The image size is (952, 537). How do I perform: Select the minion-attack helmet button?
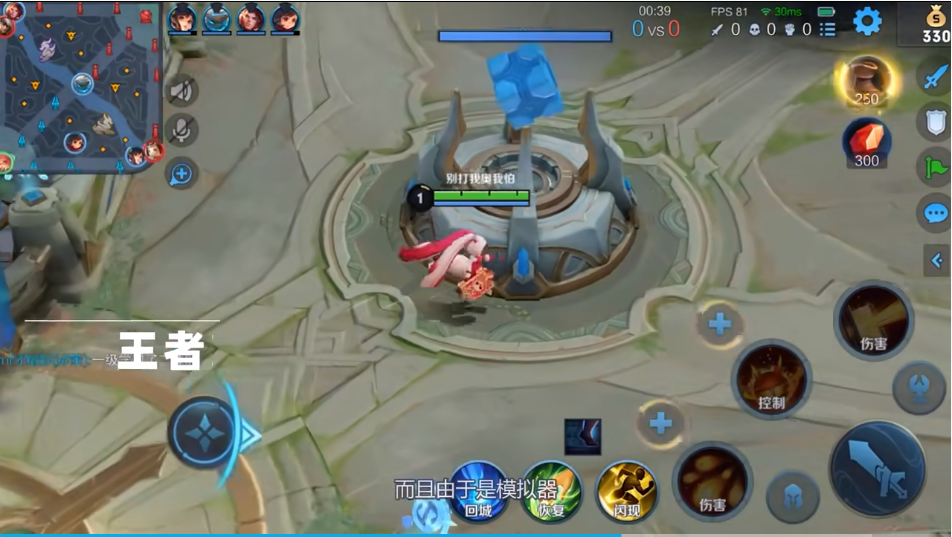tap(793, 496)
